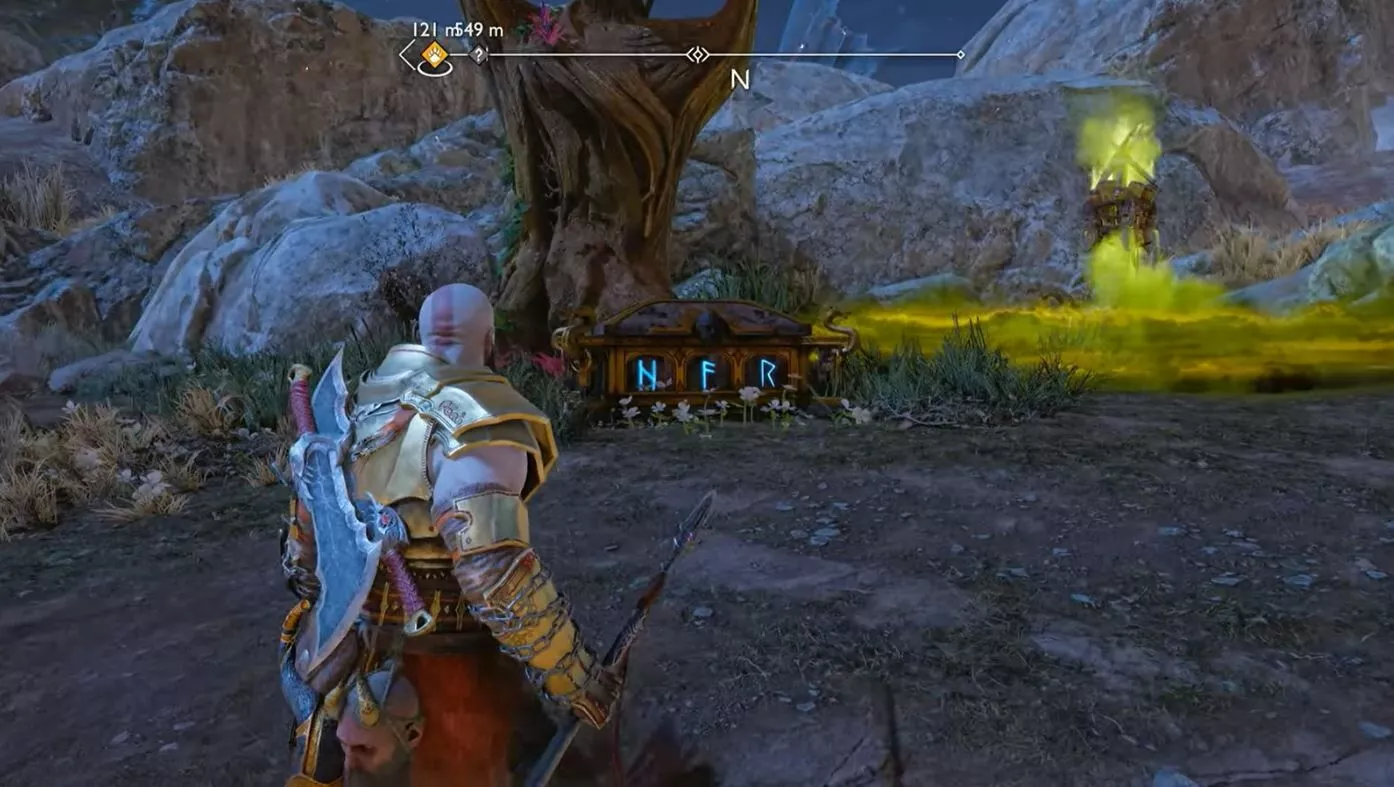Select the question mark mystery marker on the compass
Image resolution: width=1394 pixels, height=787 pixels.
[x=478, y=54]
